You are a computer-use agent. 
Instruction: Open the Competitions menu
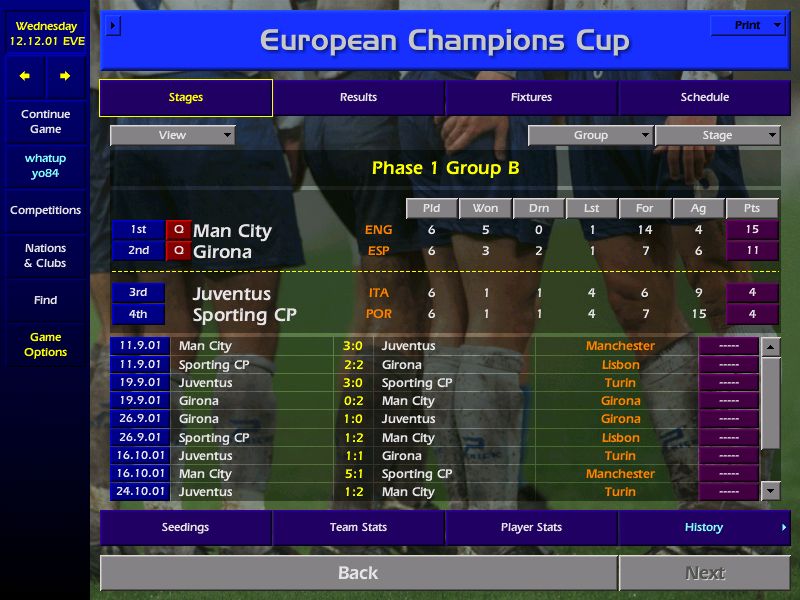[x=45, y=210]
